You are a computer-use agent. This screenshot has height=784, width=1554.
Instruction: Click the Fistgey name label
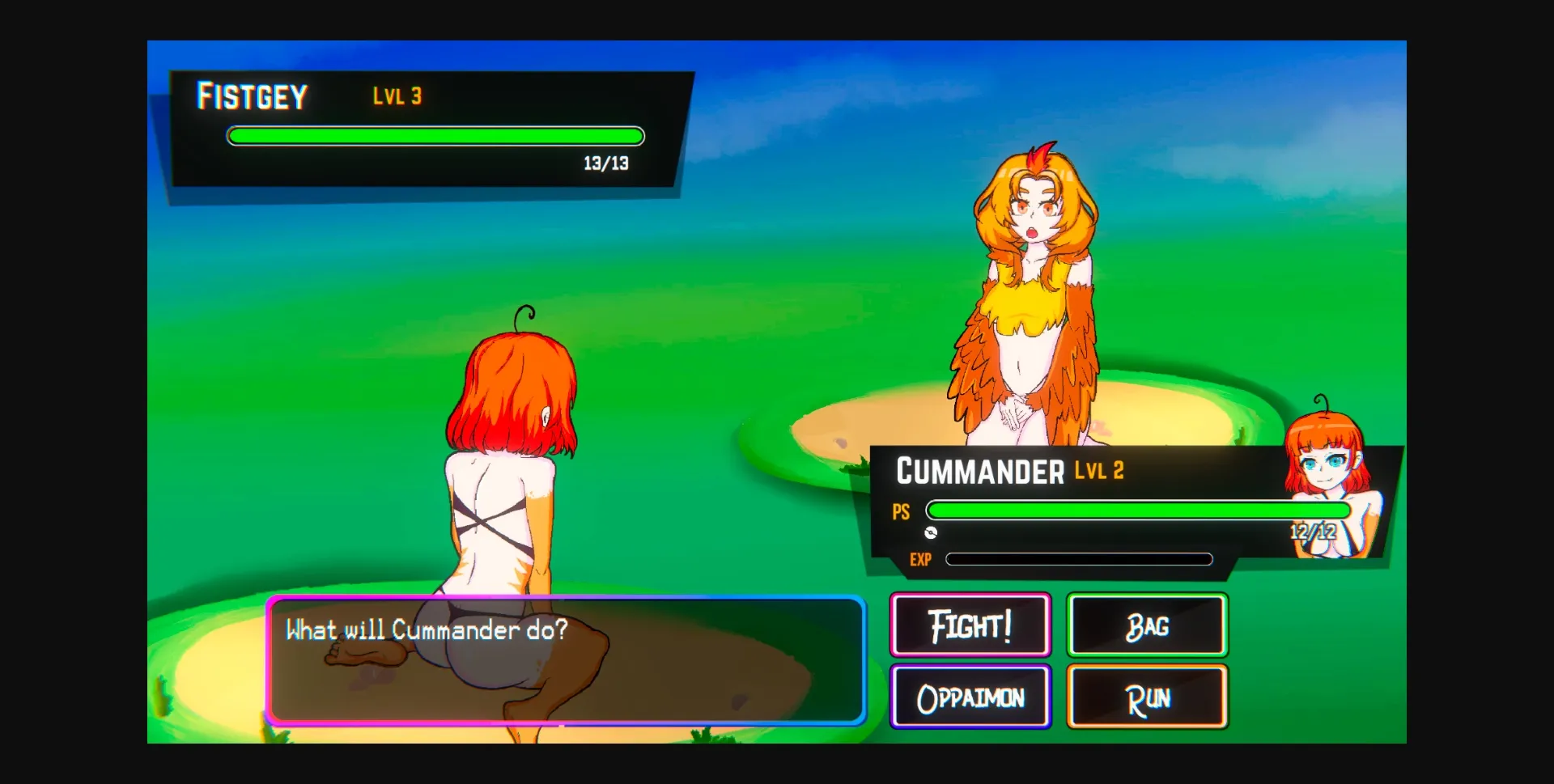pos(252,95)
